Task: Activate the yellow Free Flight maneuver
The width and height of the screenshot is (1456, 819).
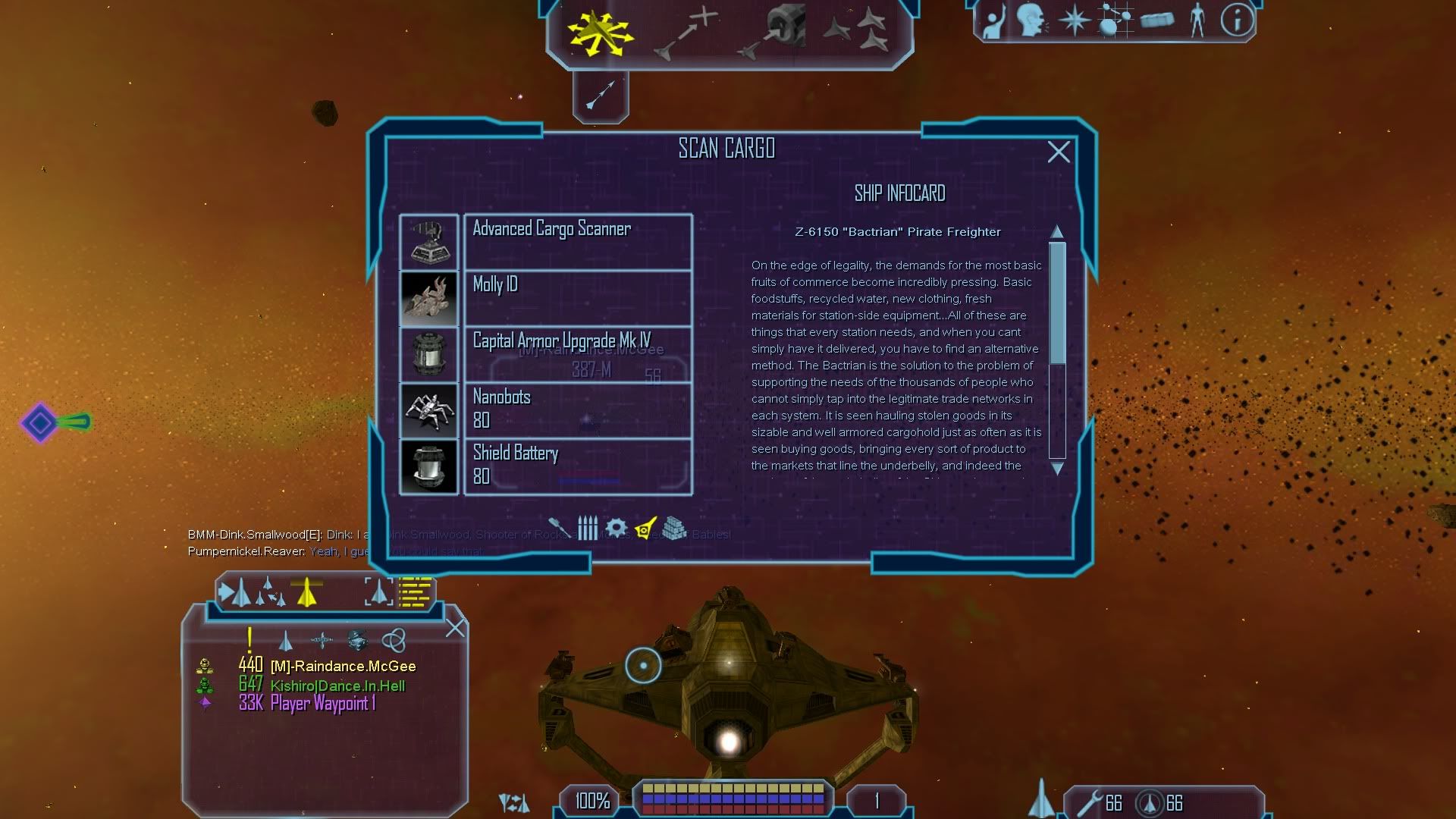Action: (x=599, y=32)
